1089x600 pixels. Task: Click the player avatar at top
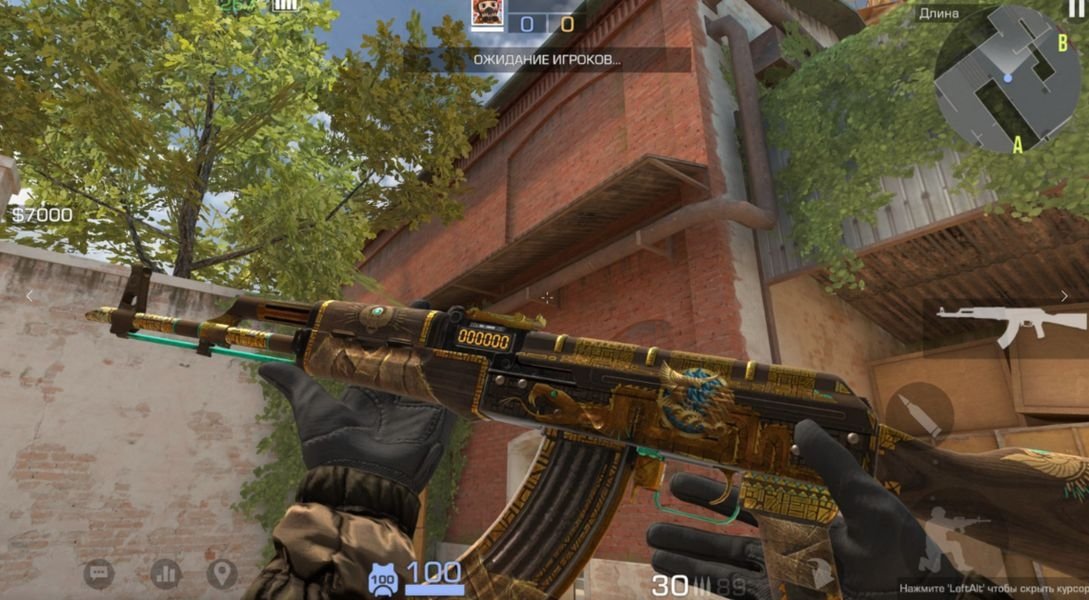487,15
